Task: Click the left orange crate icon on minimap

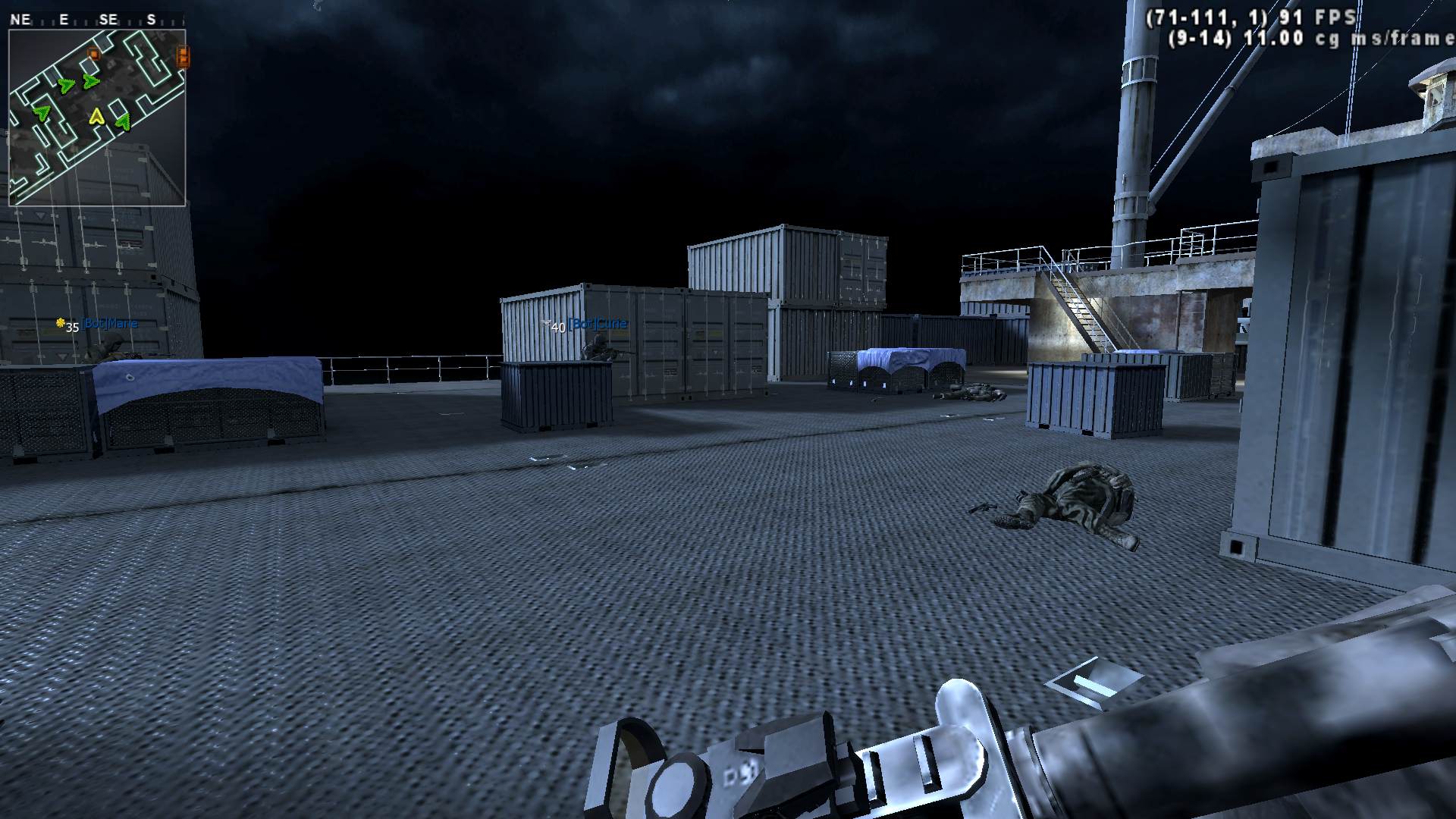Action: click(94, 53)
